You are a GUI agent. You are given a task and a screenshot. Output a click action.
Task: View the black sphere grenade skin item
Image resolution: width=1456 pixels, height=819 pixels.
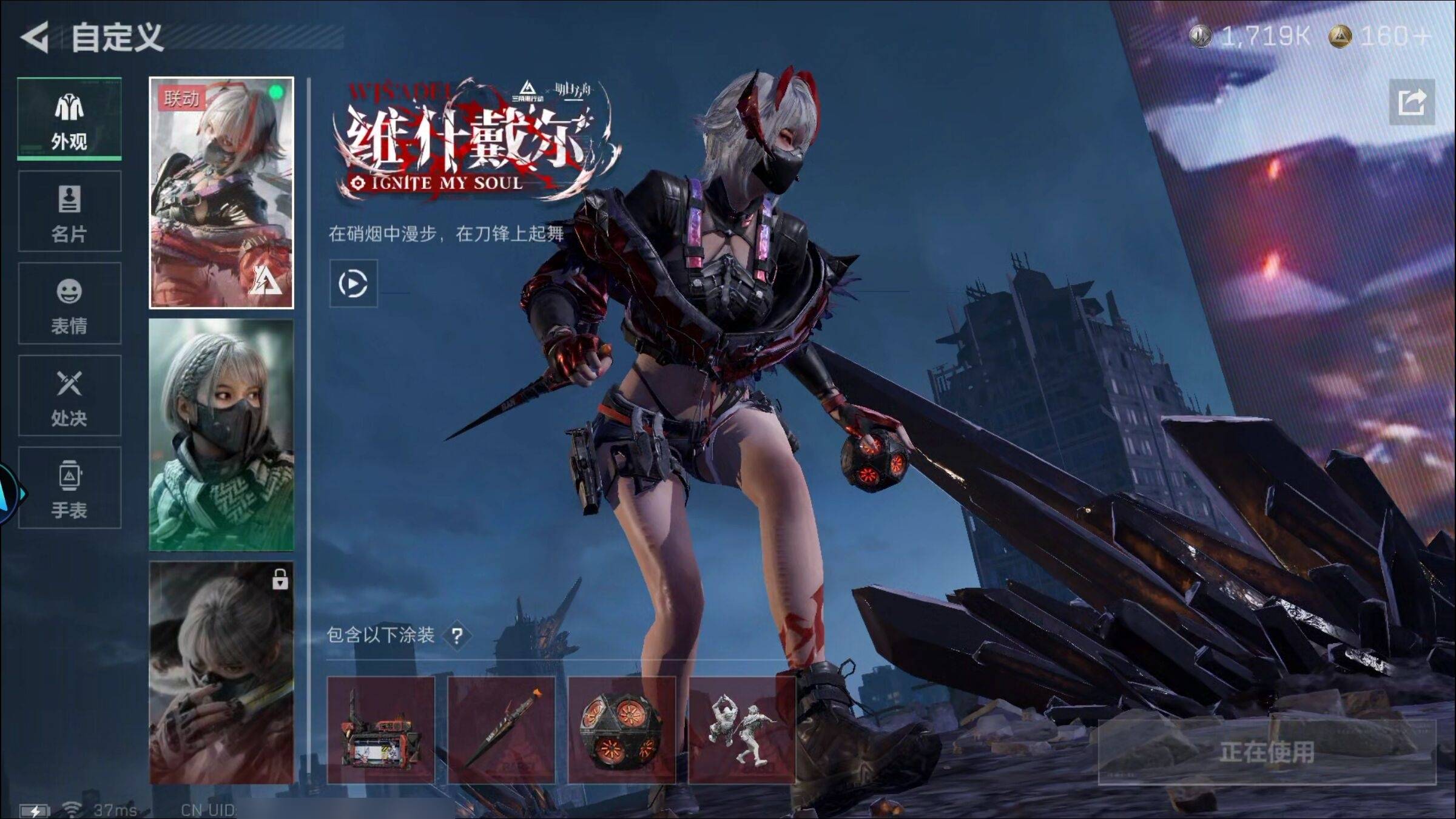621,730
